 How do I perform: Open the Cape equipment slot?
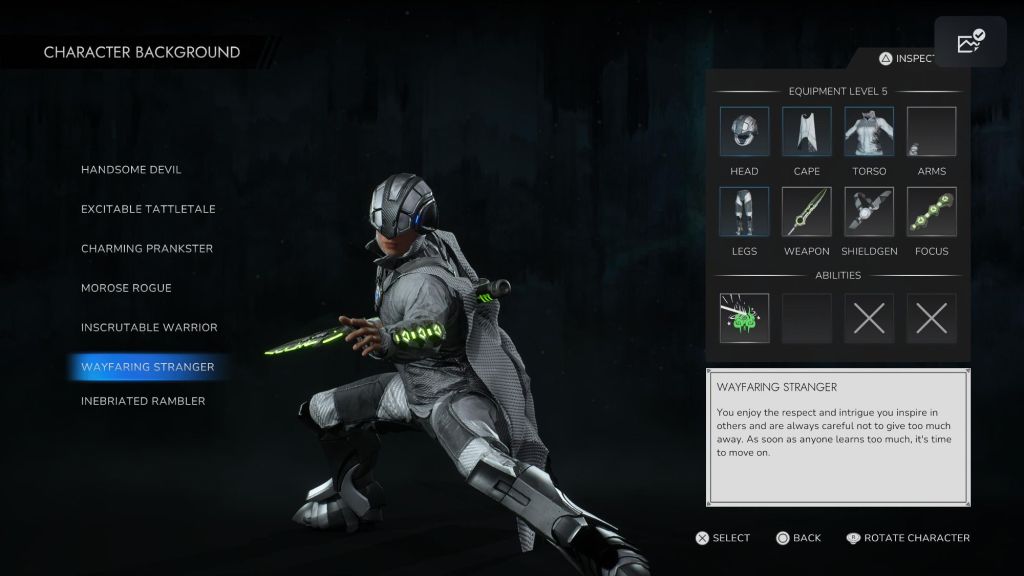(x=807, y=132)
